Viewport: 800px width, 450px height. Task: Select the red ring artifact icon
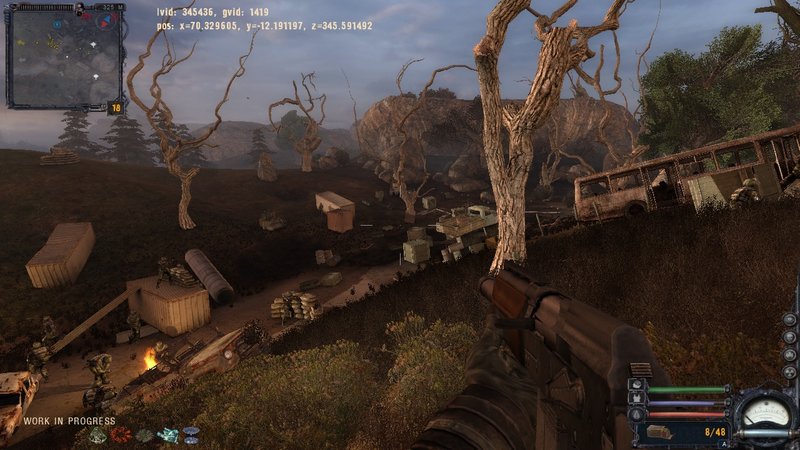120,435
